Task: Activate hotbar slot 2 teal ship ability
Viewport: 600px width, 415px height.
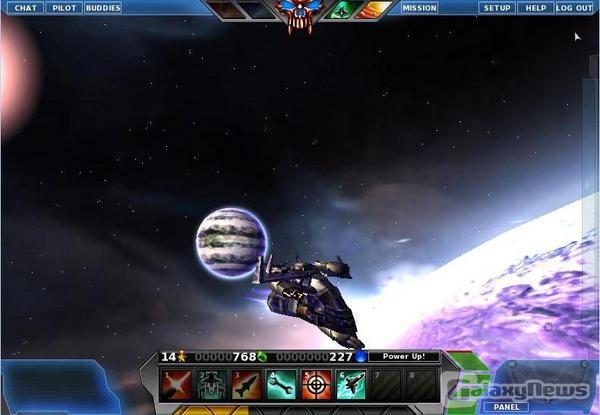Action: (x=212, y=385)
